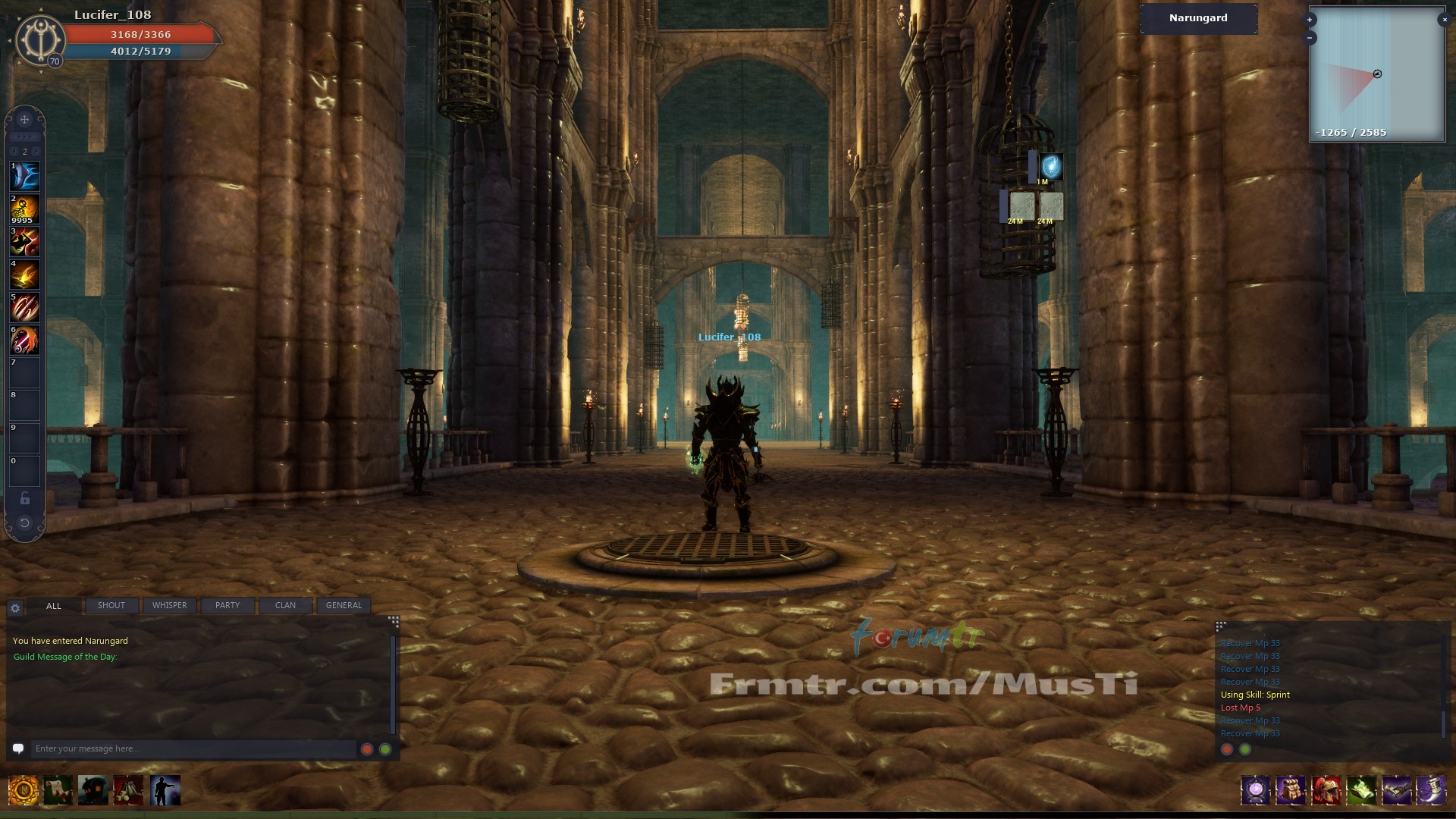
Task: Use the item in hotbar slot 2 with 9995 count
Action: (24, 209)
